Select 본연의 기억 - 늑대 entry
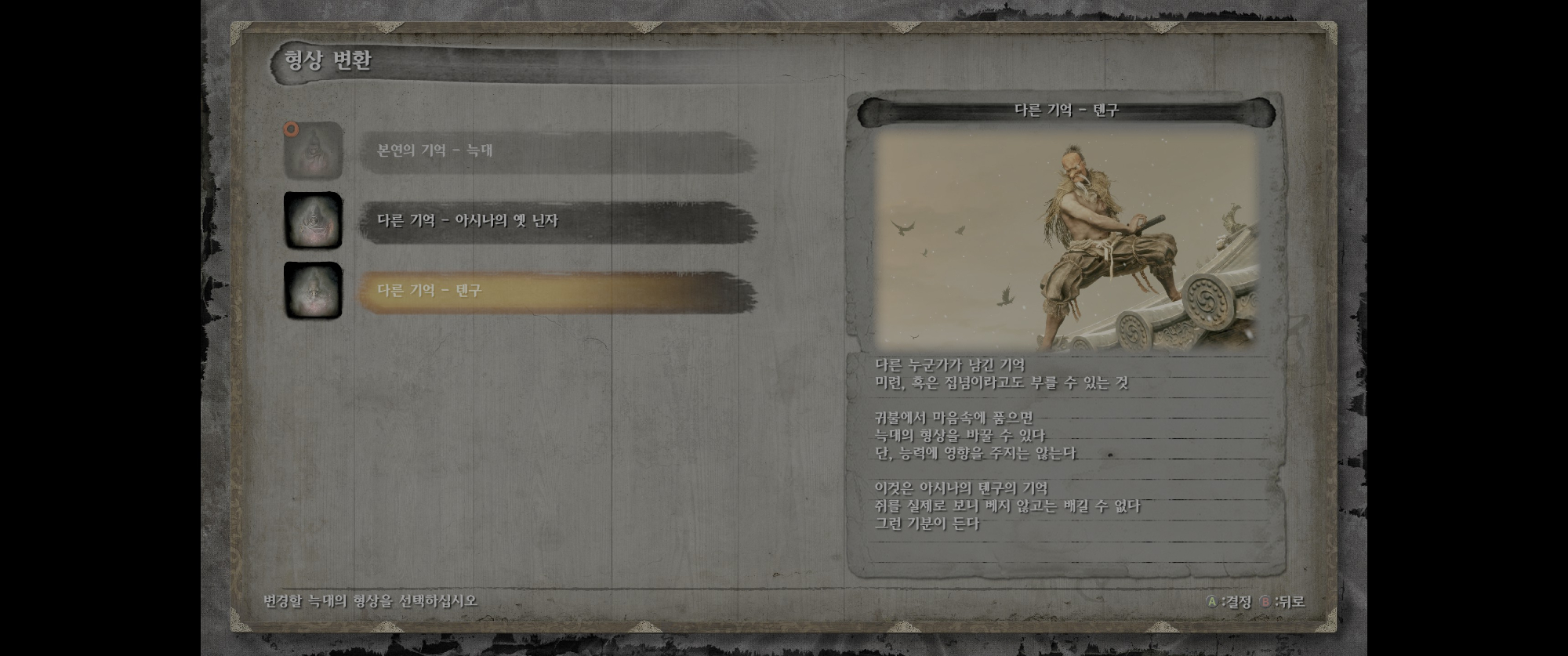Screen dimensions: 1568x656 click(557, 150)
